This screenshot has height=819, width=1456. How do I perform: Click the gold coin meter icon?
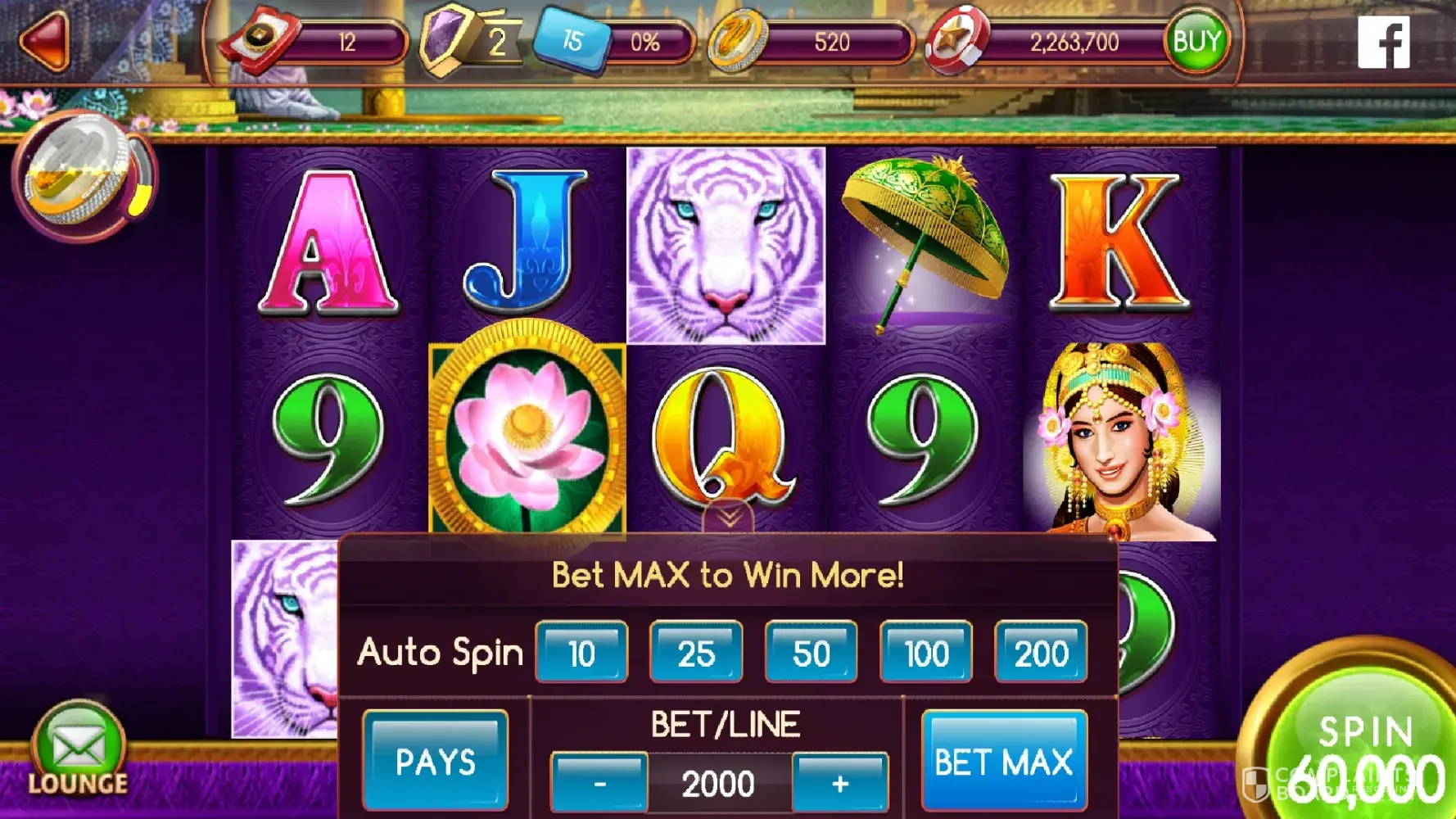coord(80,174)
